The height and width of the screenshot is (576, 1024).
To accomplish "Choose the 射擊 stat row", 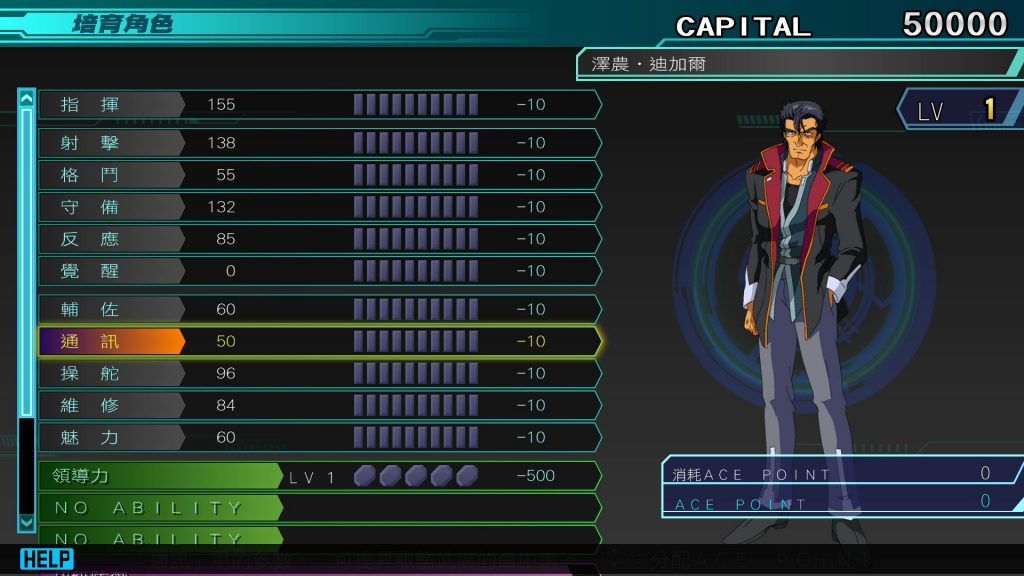I will click(318, 143).
